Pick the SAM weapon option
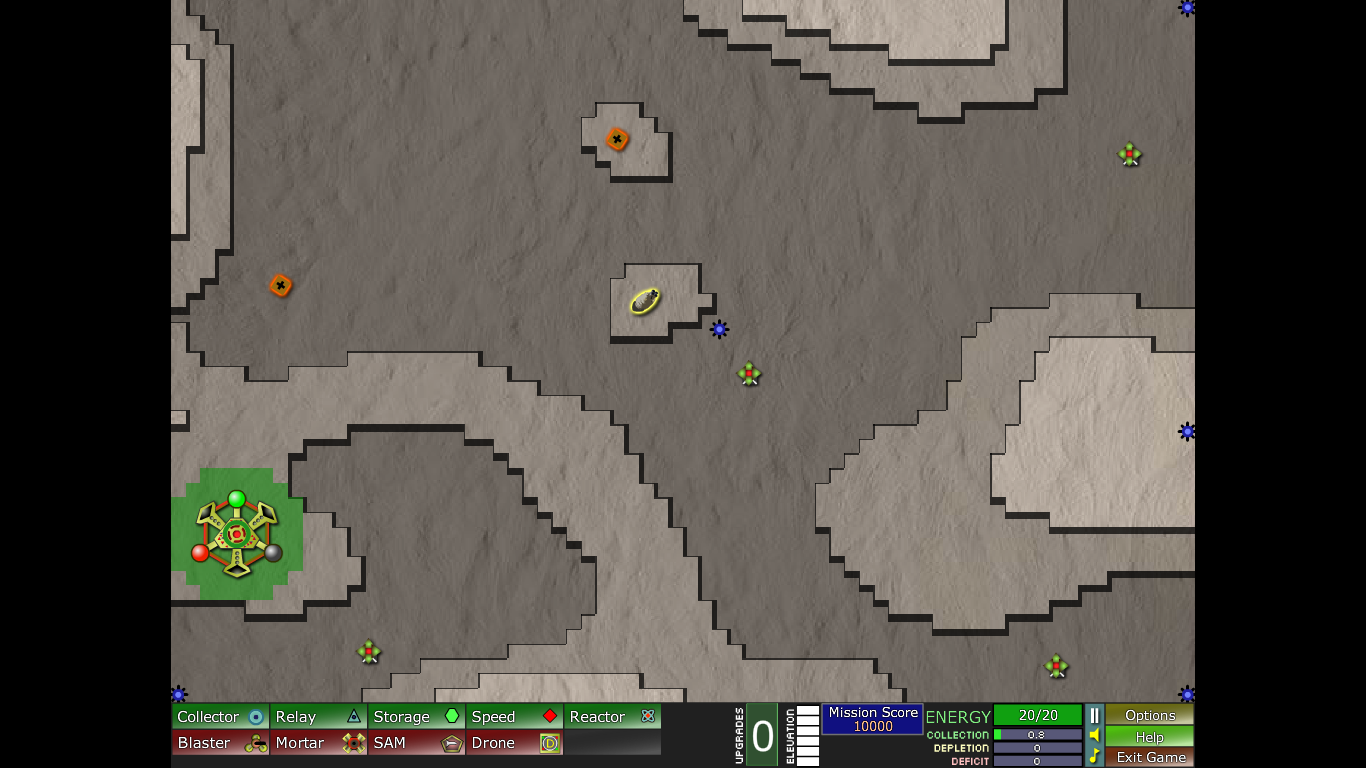1366x768 pixels. click(x=416, y=743)
